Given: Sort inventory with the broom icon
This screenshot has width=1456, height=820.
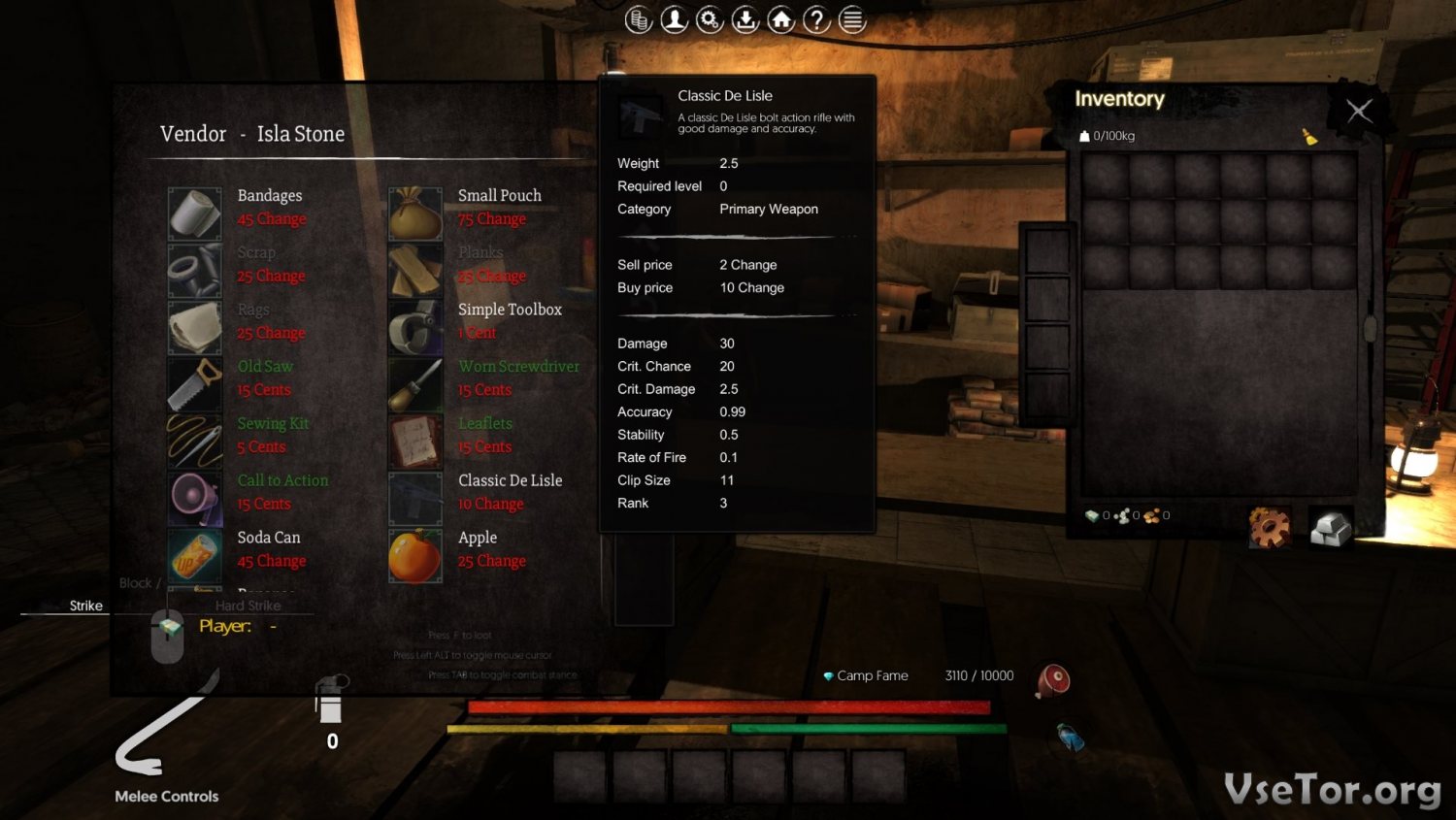Looking at the screenshot, I should click(1309, 137).
